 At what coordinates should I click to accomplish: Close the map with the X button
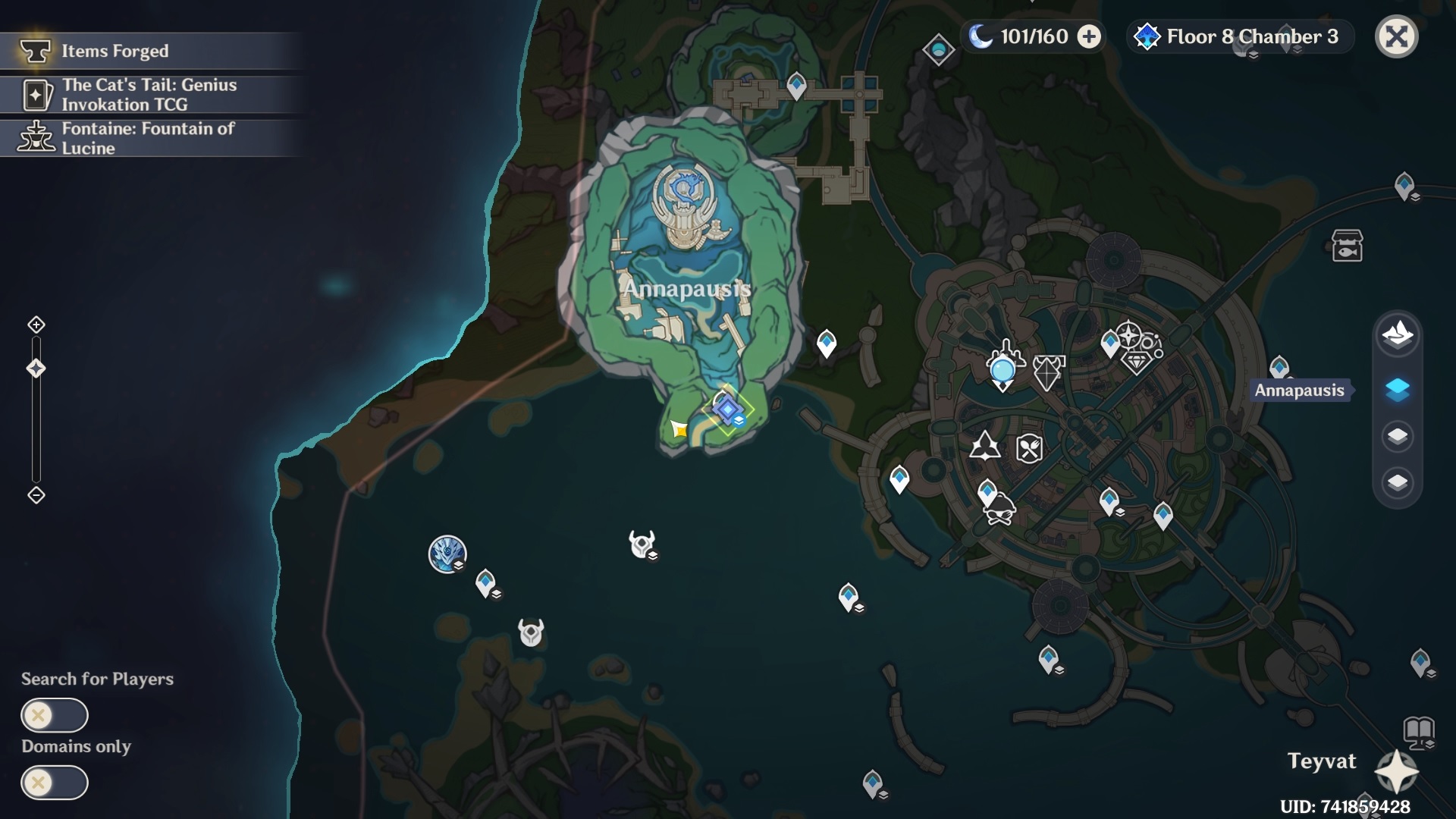pyautogui.click(x=1396, y=36)
